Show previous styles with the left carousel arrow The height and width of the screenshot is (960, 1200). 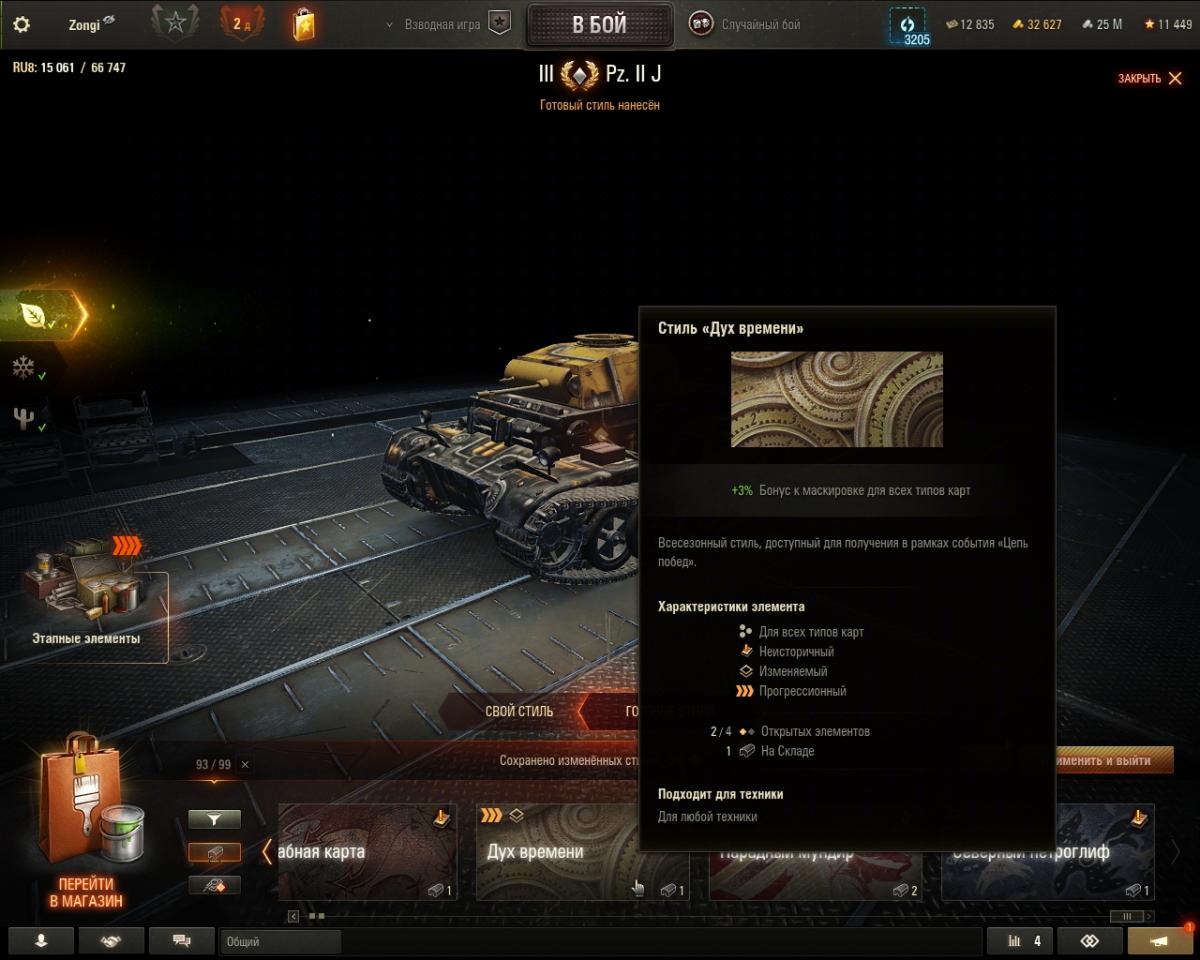tap(267, 852)
